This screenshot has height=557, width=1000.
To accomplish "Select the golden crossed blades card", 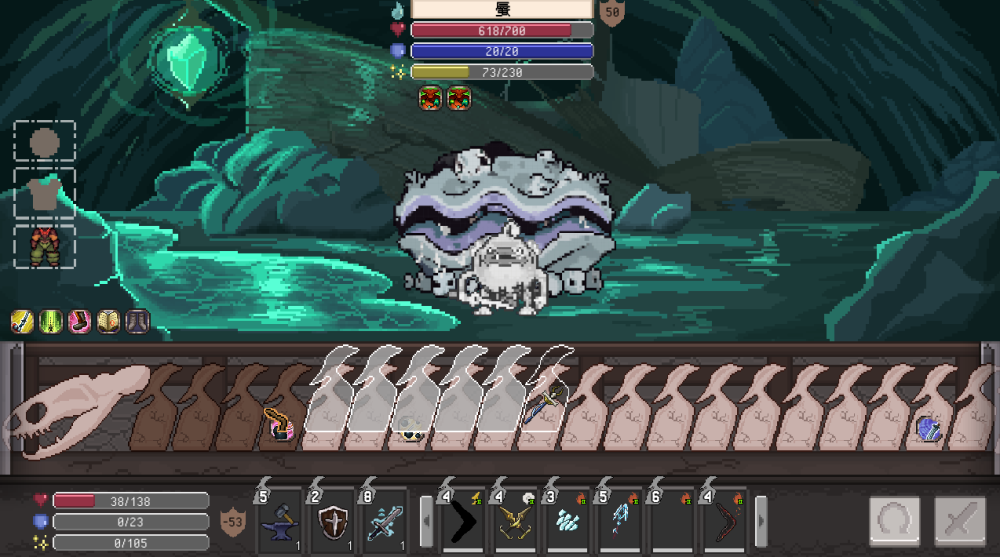I will (x=514, y=521).
